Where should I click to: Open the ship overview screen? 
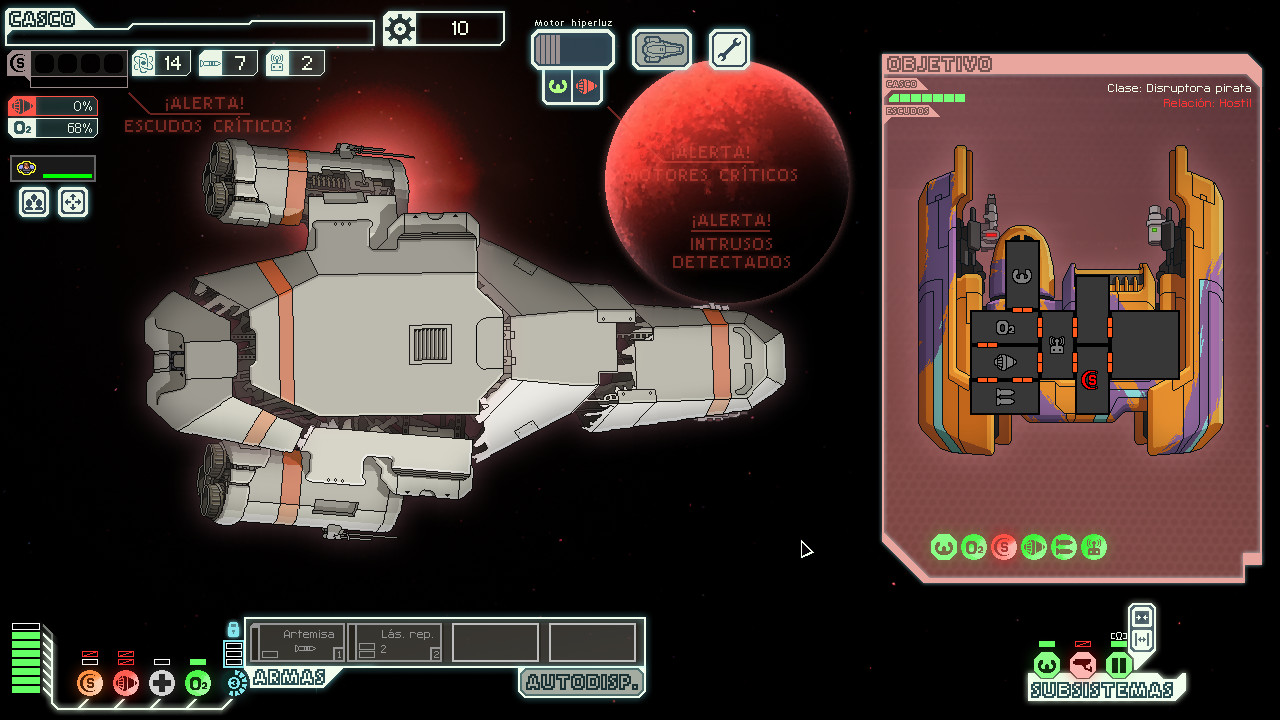pos(661,49)
